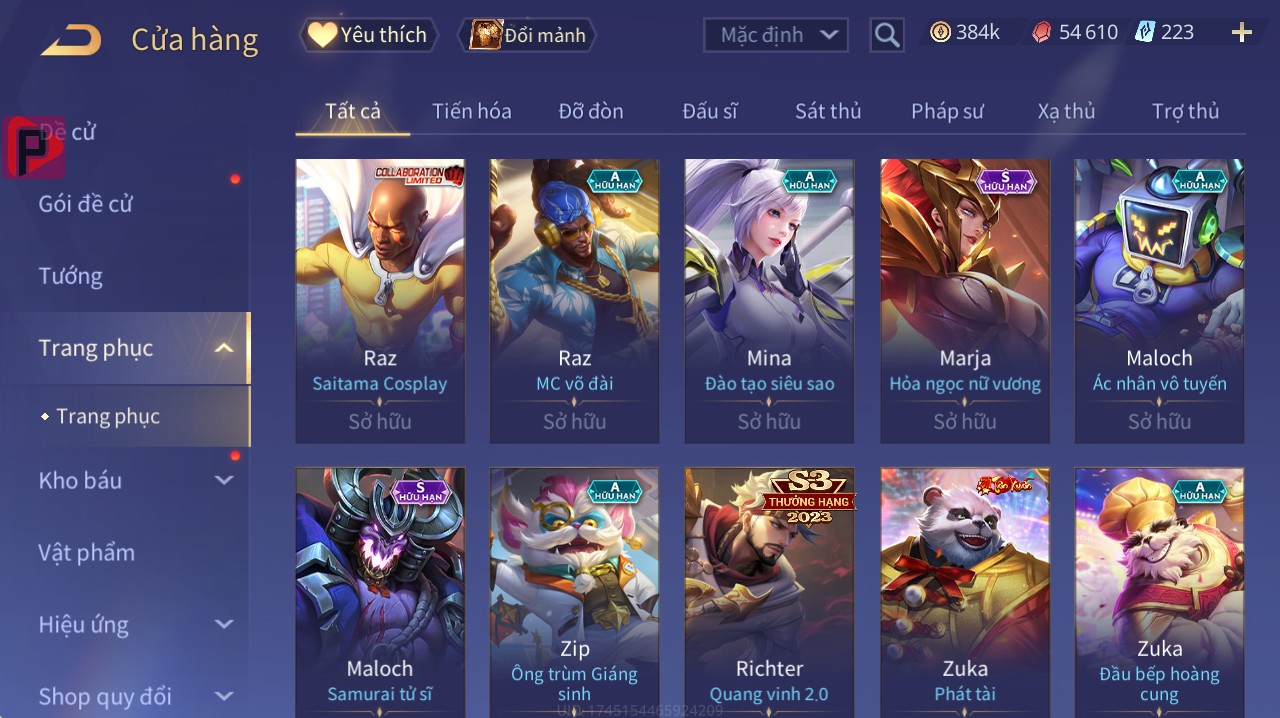Open the Vật phẩm items menu
Screen dimensions: 1280x718
[x=86, y=552]
